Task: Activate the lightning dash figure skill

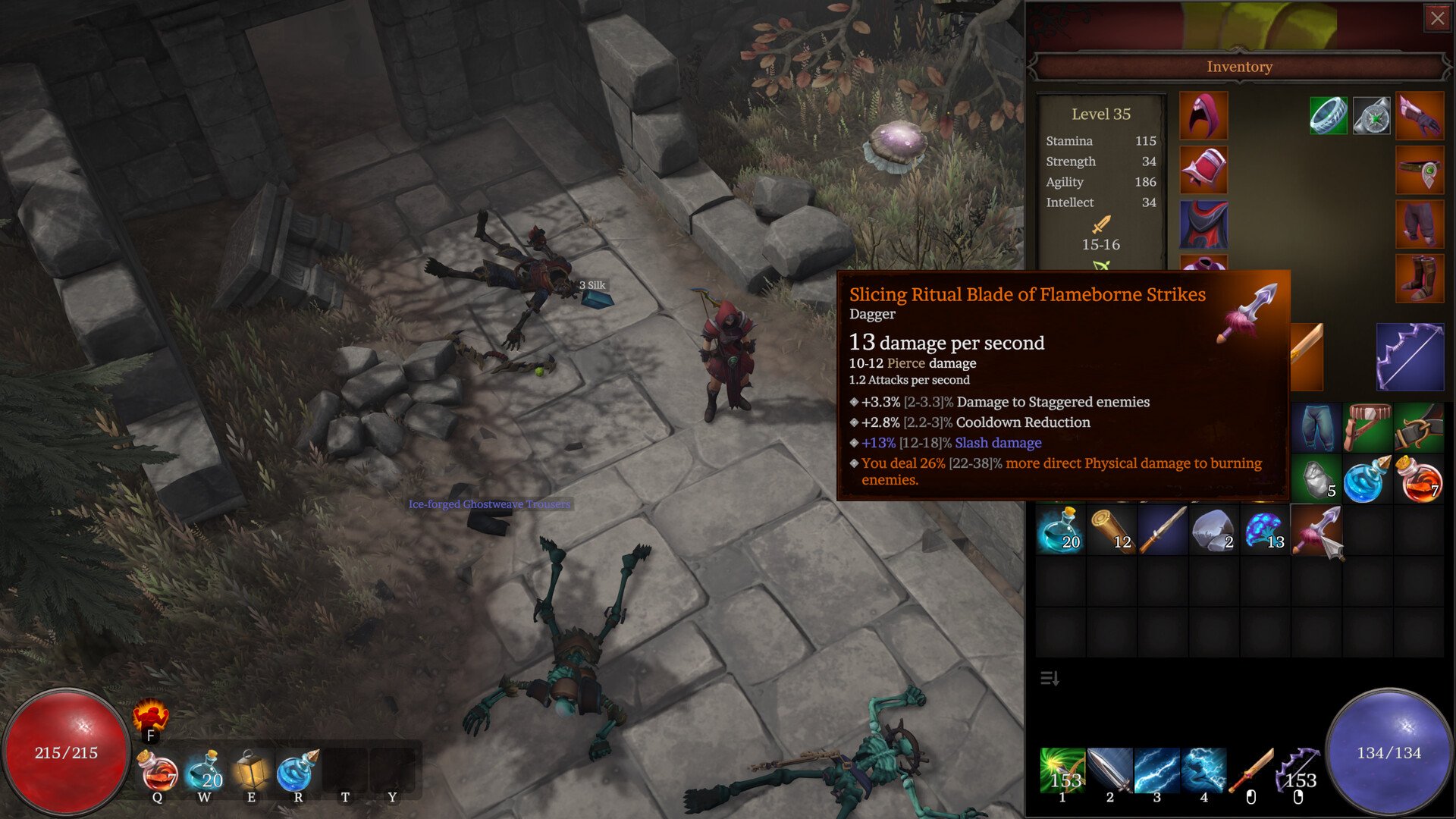Action: (x=1203, y=770)
